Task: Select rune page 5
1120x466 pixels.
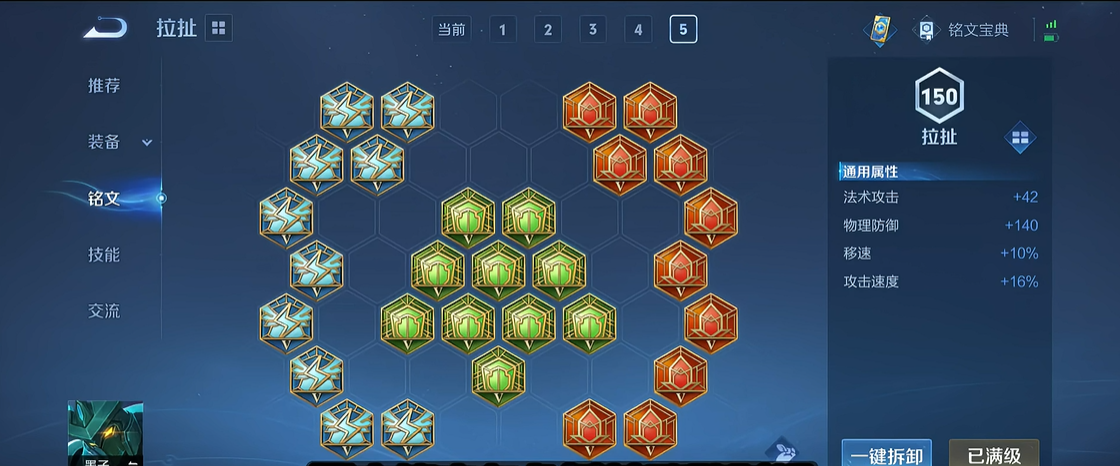Action: click(x=683, y=29)
